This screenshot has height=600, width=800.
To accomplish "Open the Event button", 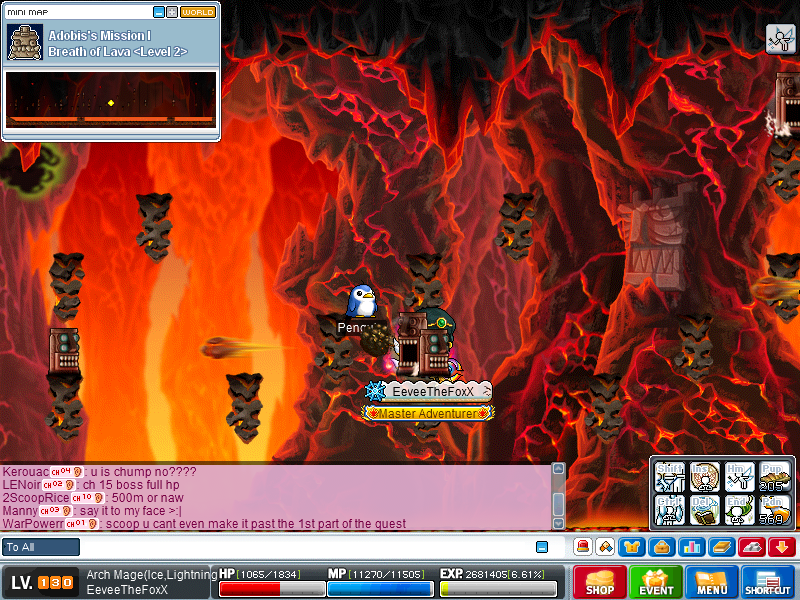I will (x=656, y=583).
